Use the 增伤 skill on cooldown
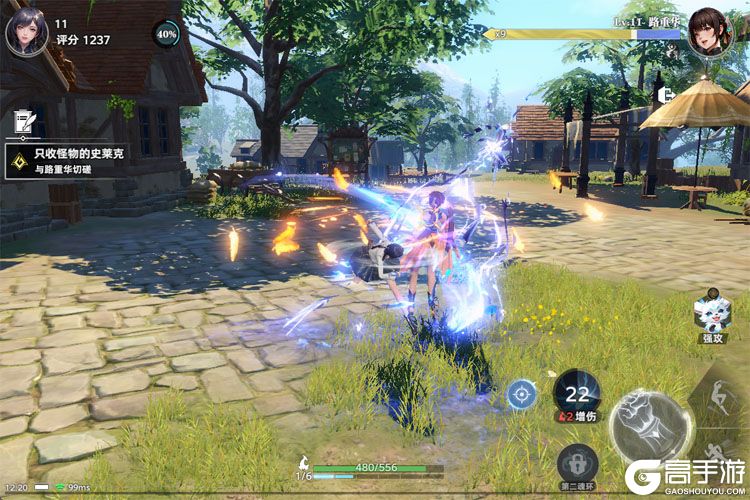The width and height of the screenshot is (750, 500). 576,392
